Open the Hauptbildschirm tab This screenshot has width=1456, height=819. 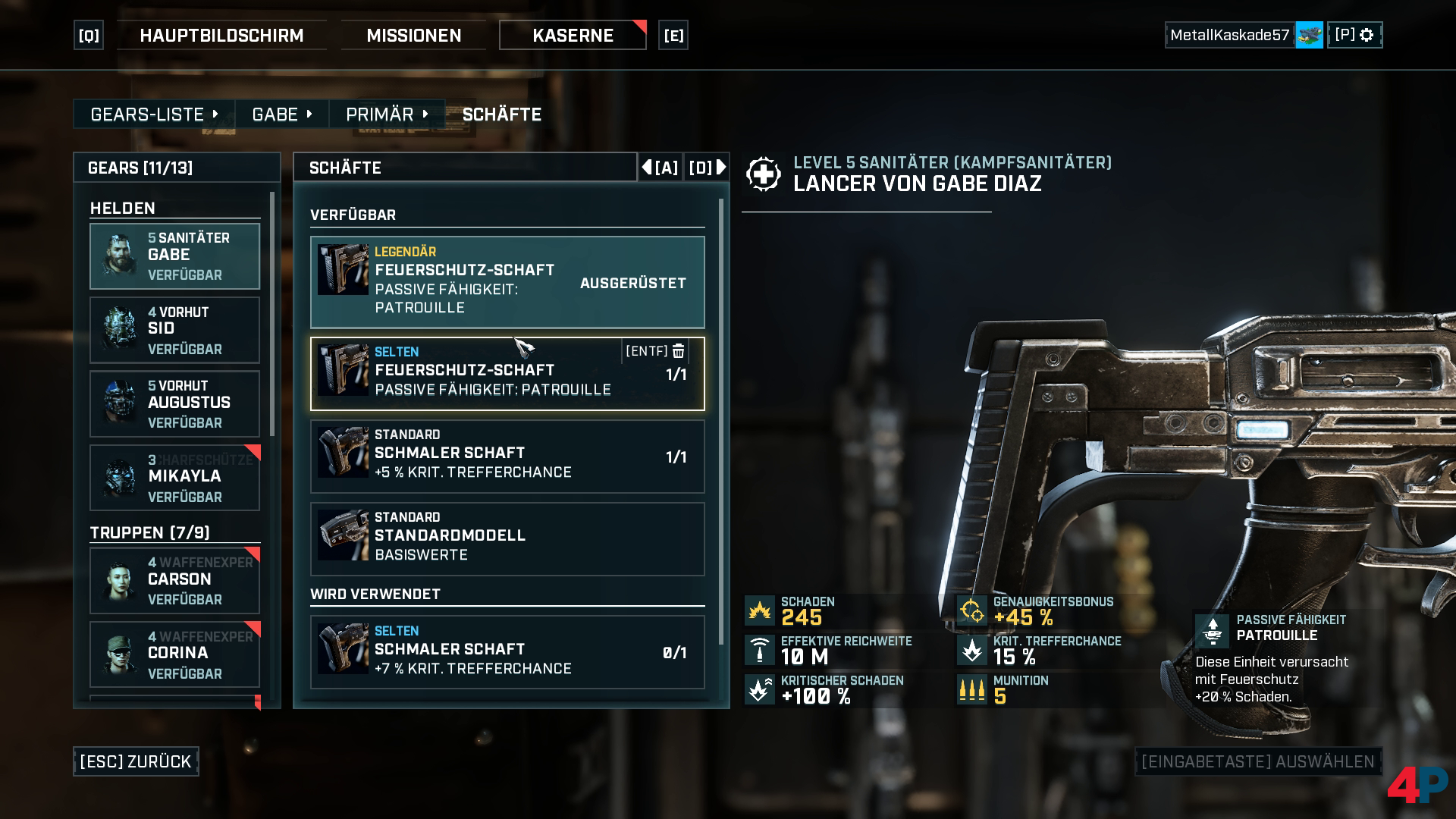pyautogui.click(x=221, y=36)
